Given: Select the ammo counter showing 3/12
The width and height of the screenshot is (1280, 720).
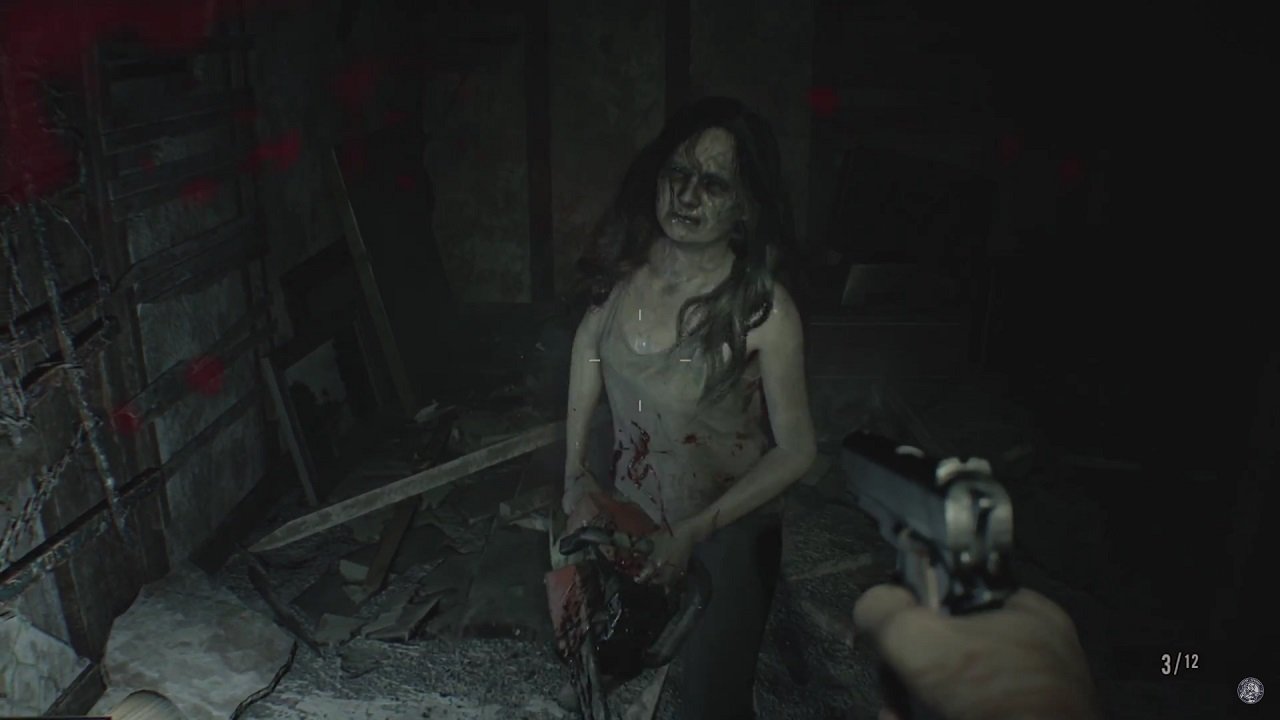Looking at the screenshot, I should tap(1178, 661).
